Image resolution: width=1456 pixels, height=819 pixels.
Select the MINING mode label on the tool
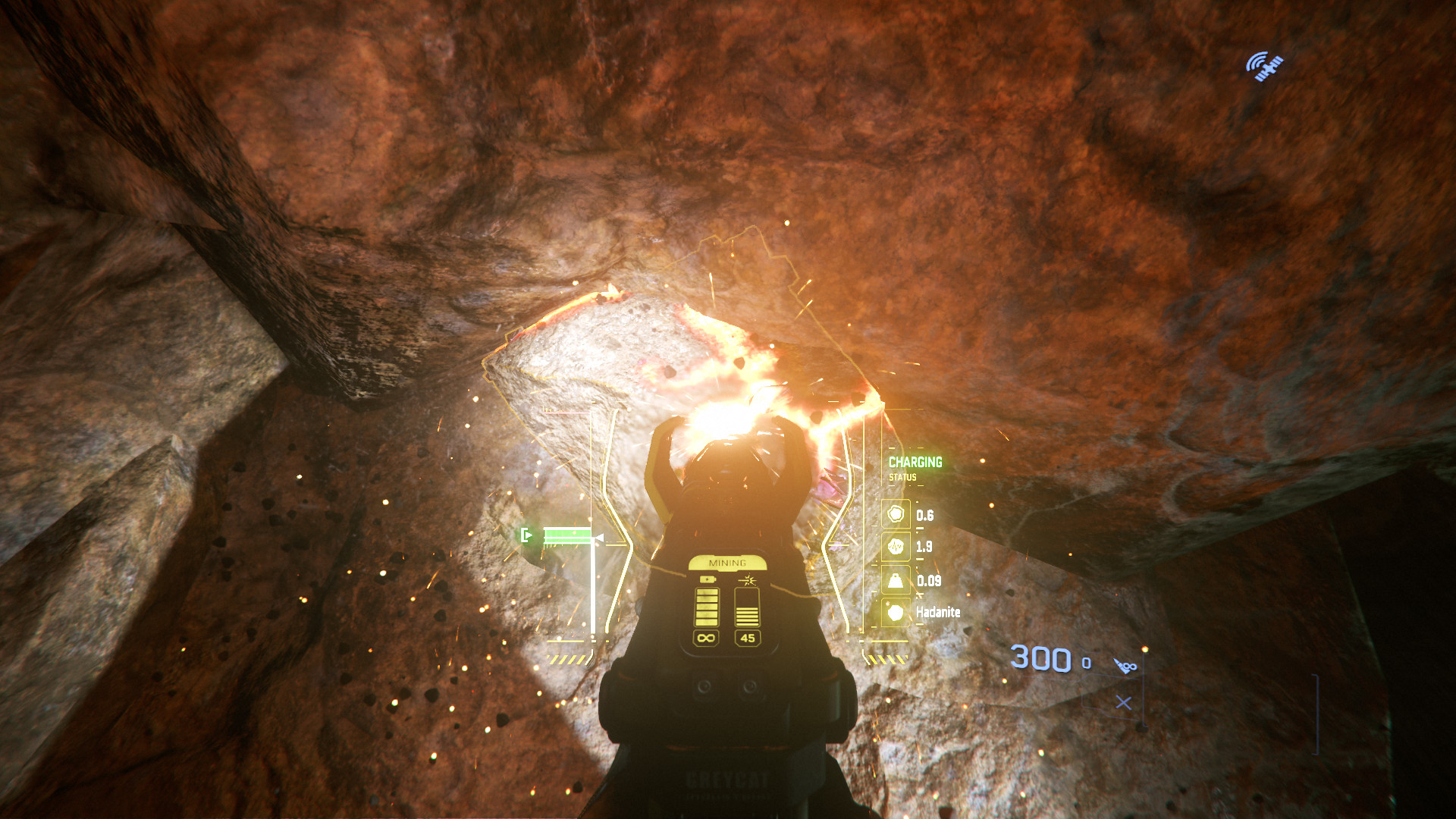pos(729,562)
